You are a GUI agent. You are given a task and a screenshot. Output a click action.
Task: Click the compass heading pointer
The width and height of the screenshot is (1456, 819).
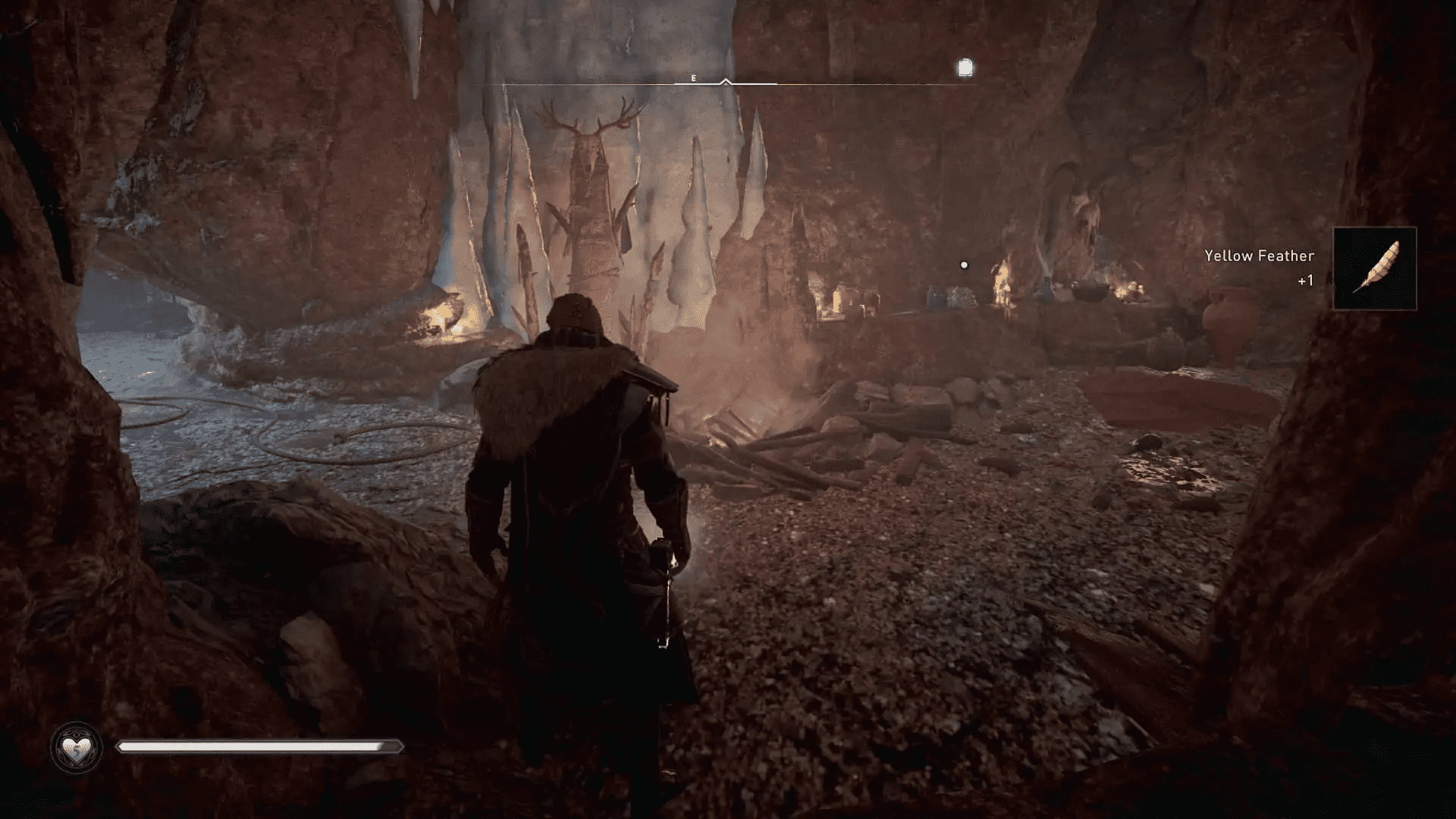tap(726, 80)
